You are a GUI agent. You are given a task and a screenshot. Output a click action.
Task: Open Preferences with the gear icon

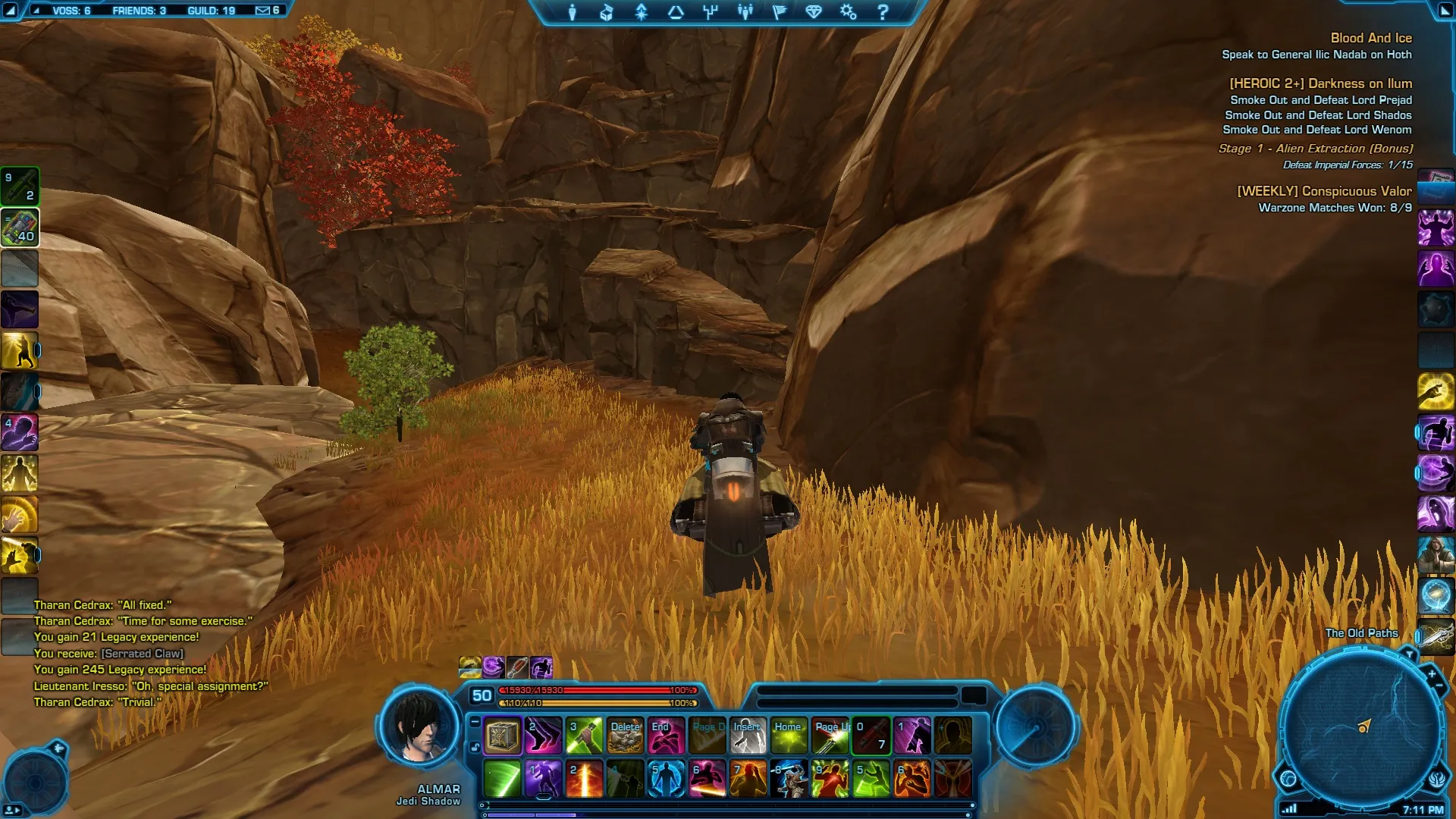click(848, 12)
